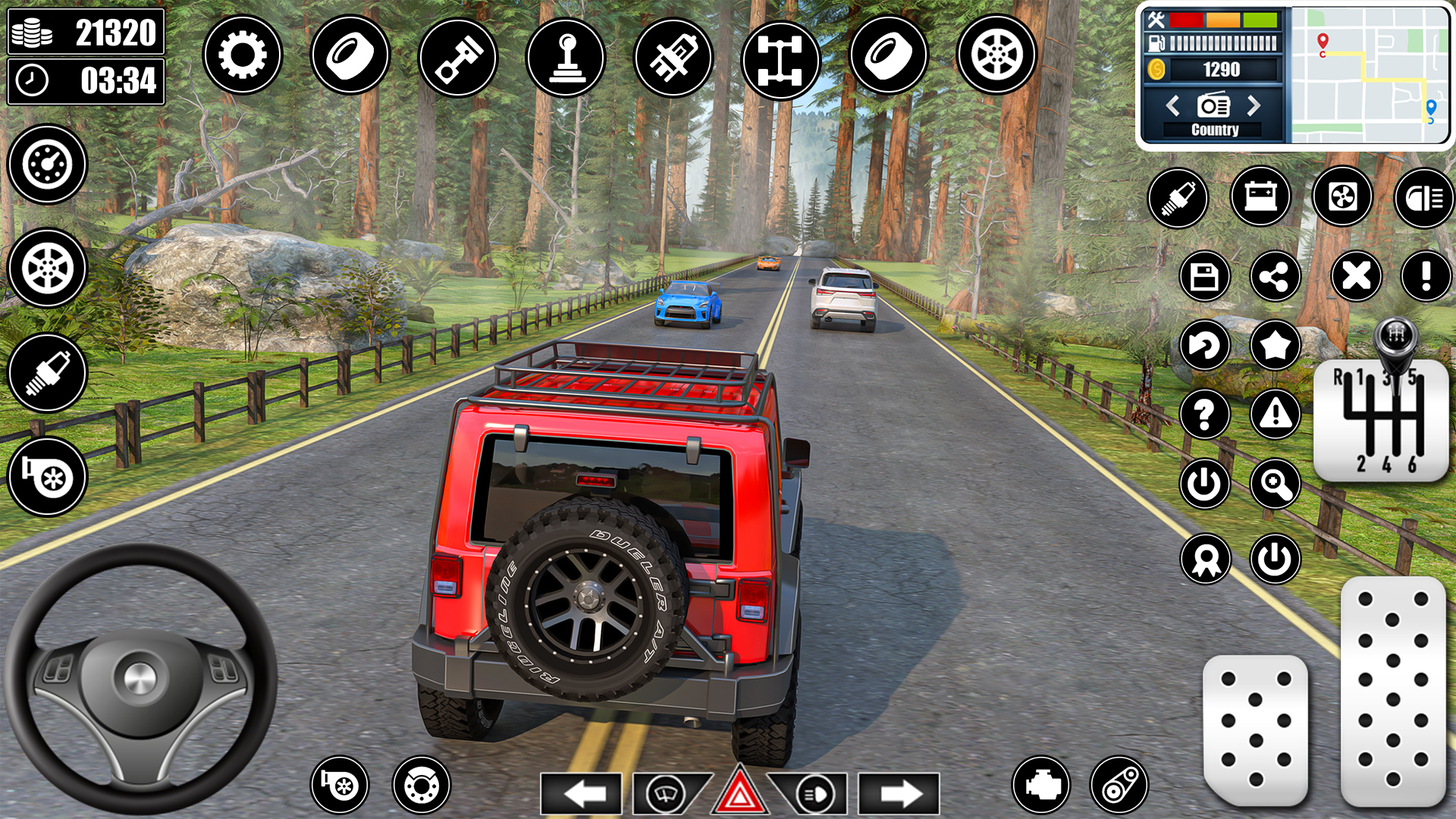This screenshot has width=1456, height=819.
Task: Select the piston engine upgrade icon
Action: point(458,55)
